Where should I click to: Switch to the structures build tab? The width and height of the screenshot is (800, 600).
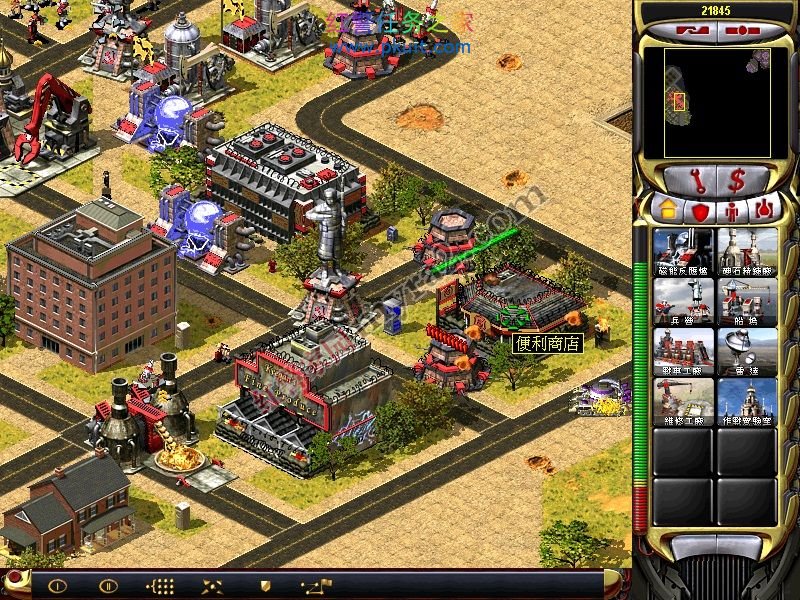666,210
